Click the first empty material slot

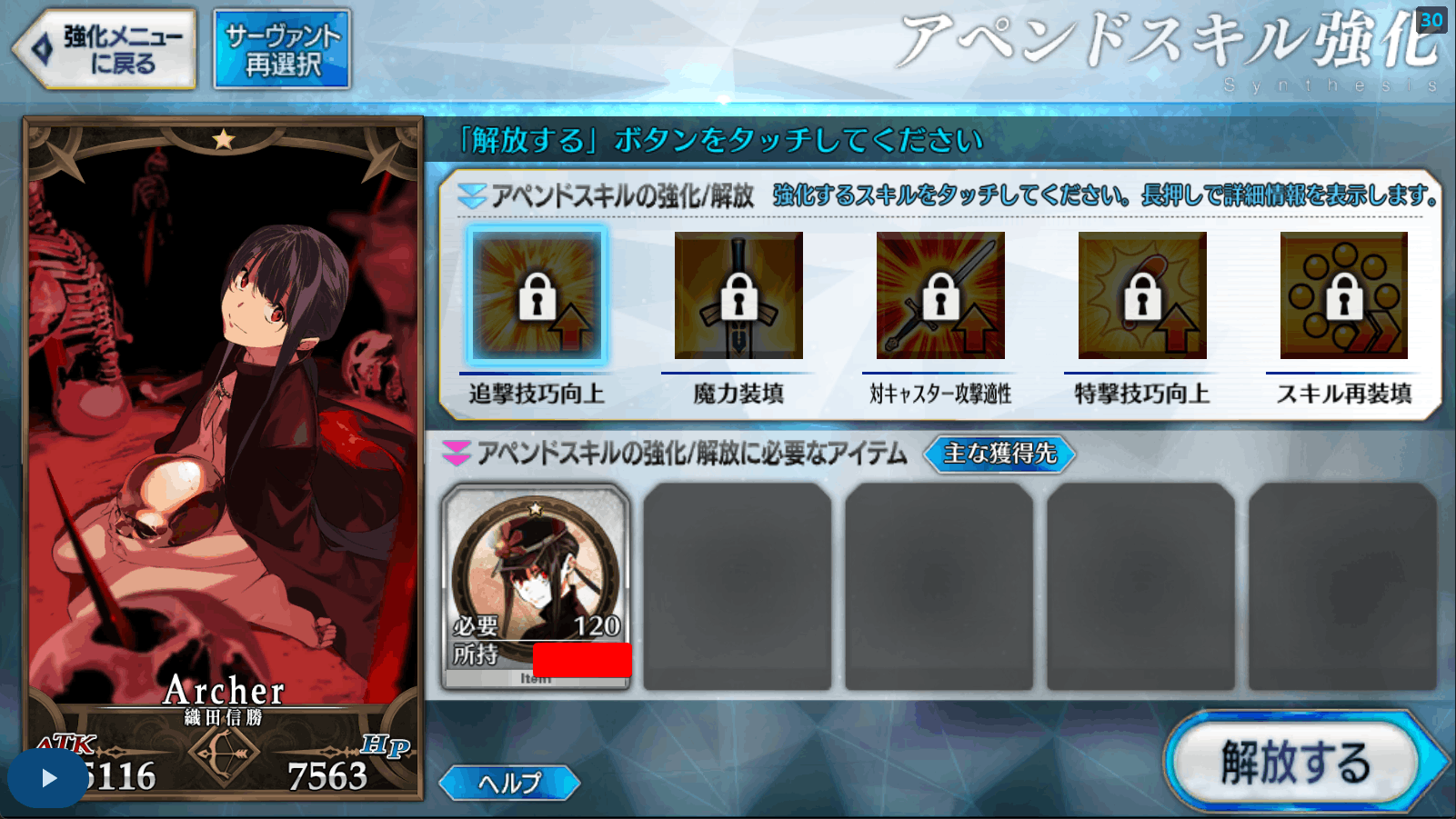pos(738,586)
